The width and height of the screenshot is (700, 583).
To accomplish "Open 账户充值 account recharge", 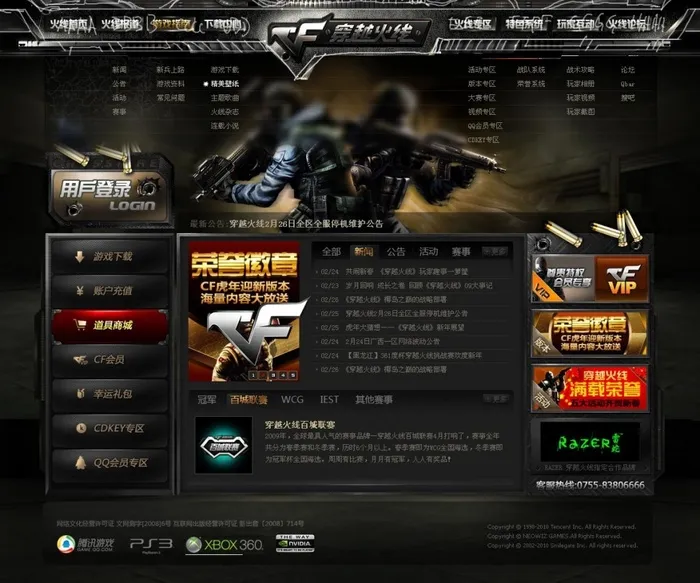I will point(110,291).
